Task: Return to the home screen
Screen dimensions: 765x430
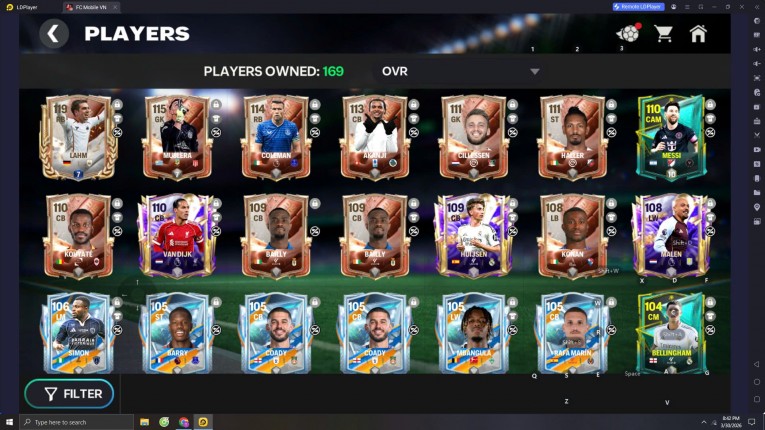Action: click(x=698, y=34)
